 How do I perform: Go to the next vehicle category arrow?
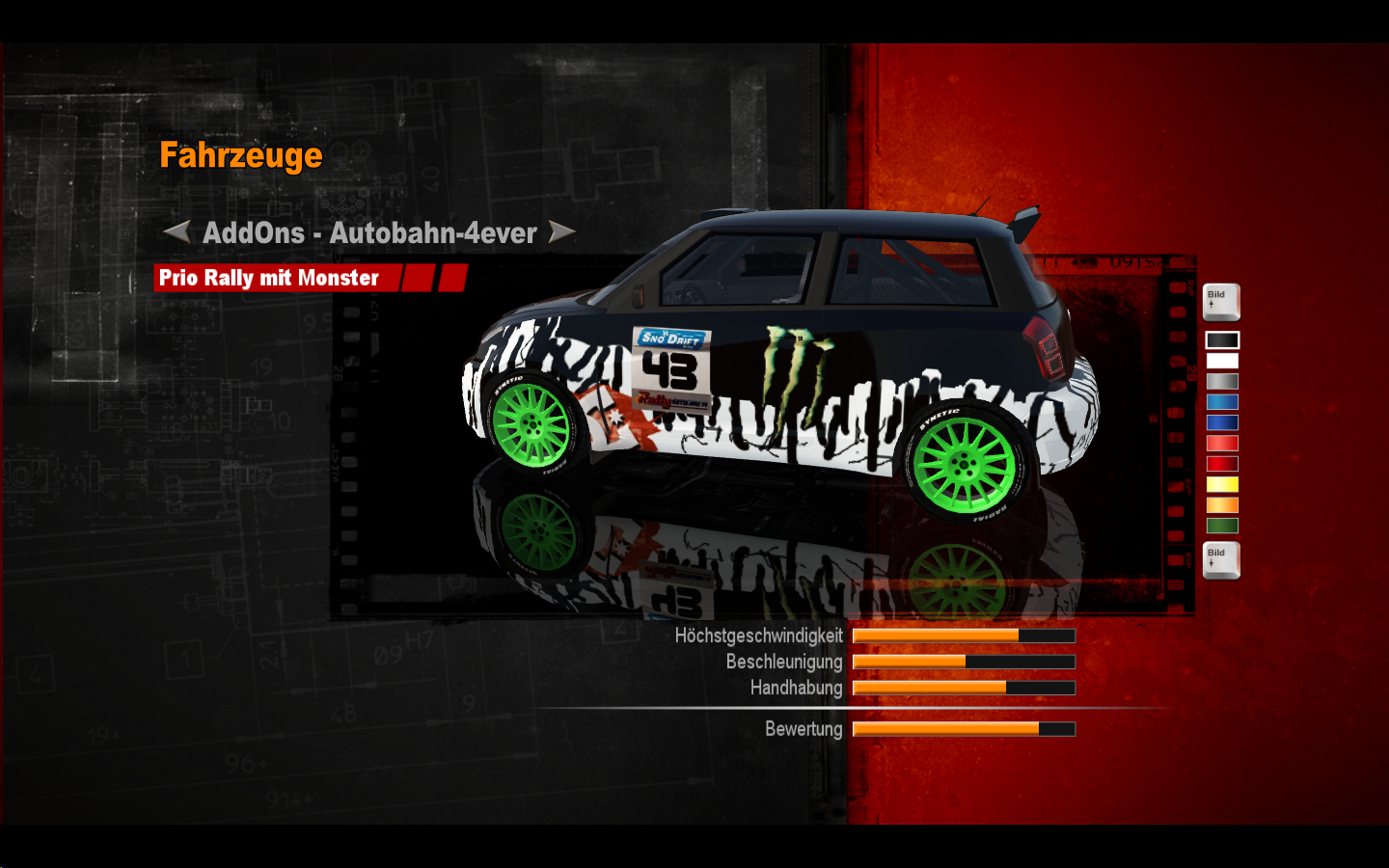[561, 231]
